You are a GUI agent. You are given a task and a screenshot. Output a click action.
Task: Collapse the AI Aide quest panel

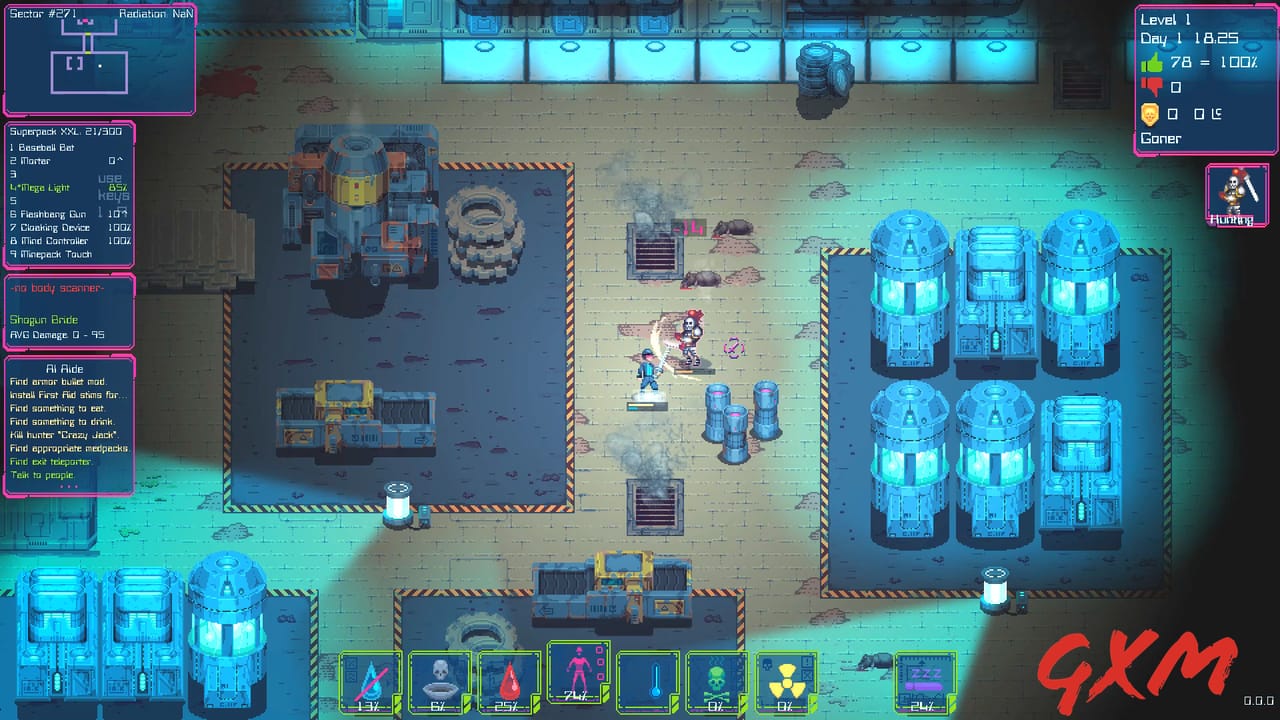pyautogui.click(x=66, y=368)
